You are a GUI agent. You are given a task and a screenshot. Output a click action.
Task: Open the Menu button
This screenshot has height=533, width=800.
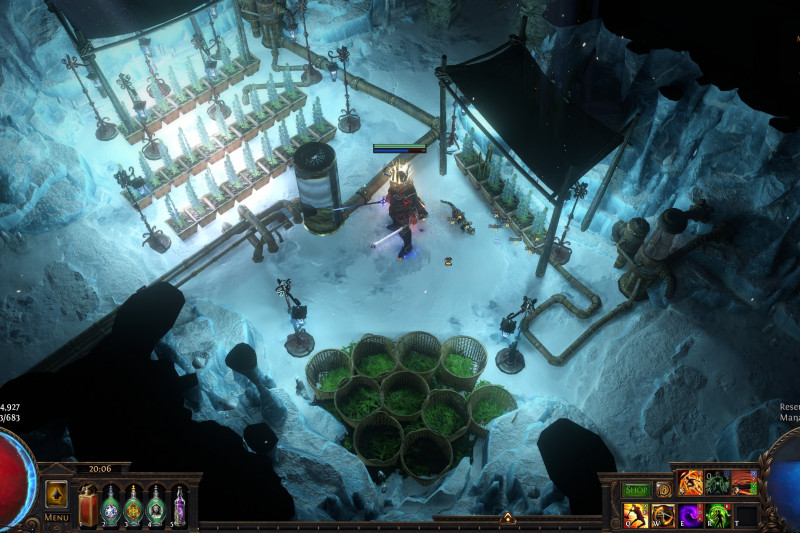pos(56,517)
